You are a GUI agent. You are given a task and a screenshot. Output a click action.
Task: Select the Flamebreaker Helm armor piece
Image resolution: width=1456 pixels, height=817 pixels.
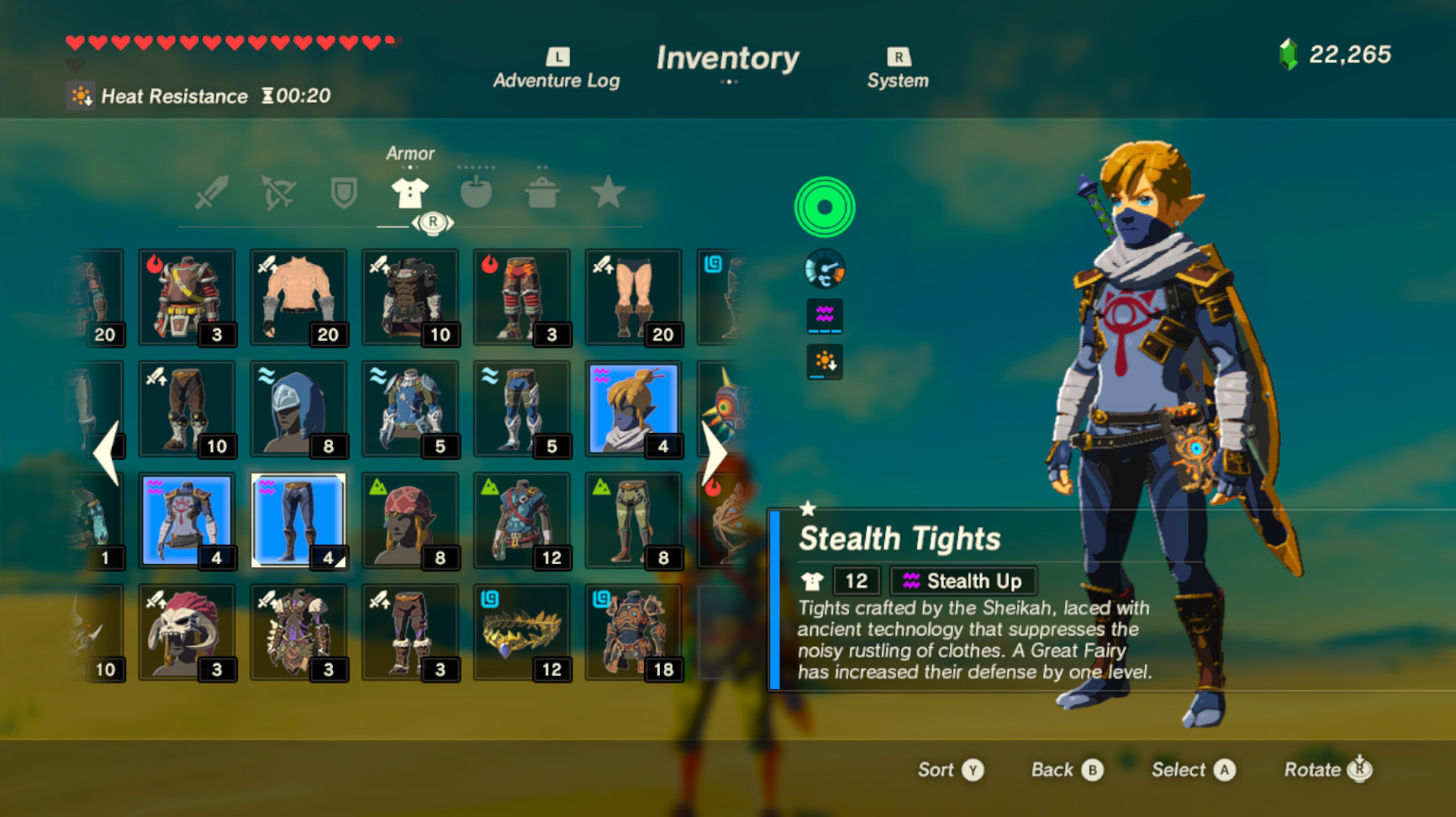point(187,297)
